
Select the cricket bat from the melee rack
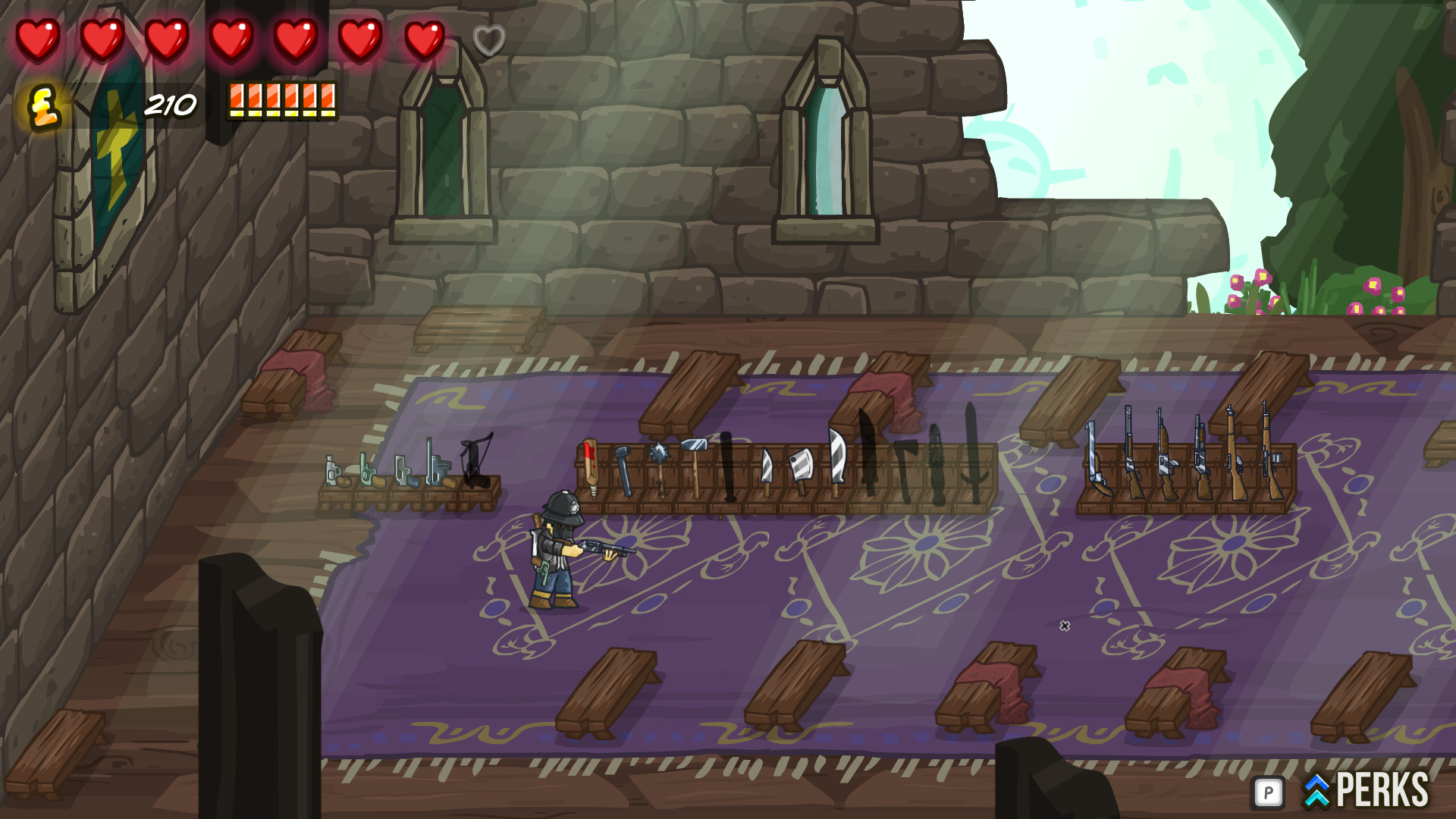tap(591, 467)
